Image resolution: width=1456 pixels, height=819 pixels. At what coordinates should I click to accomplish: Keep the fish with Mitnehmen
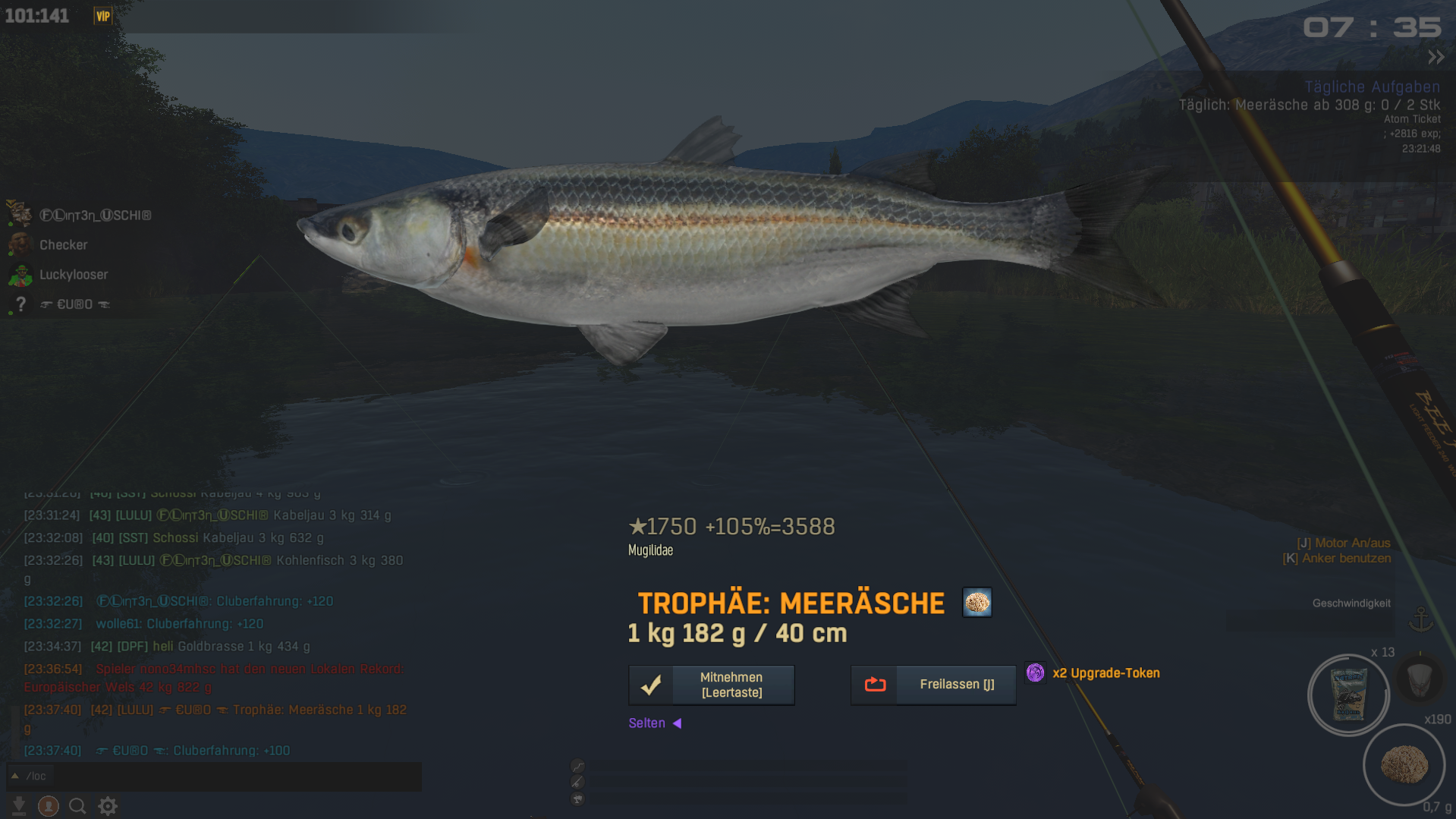[711, 685]
